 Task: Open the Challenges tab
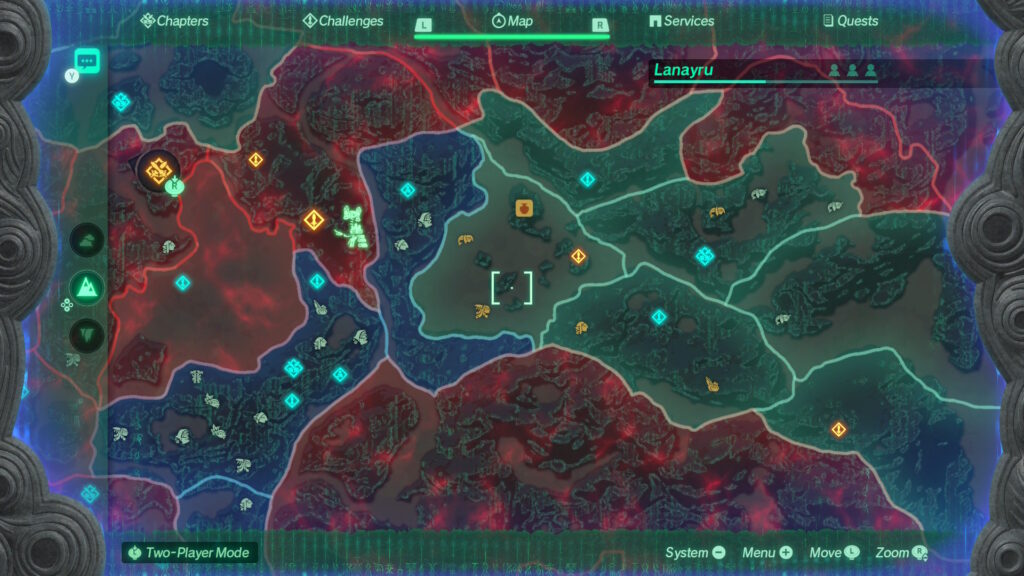point(343,21)
